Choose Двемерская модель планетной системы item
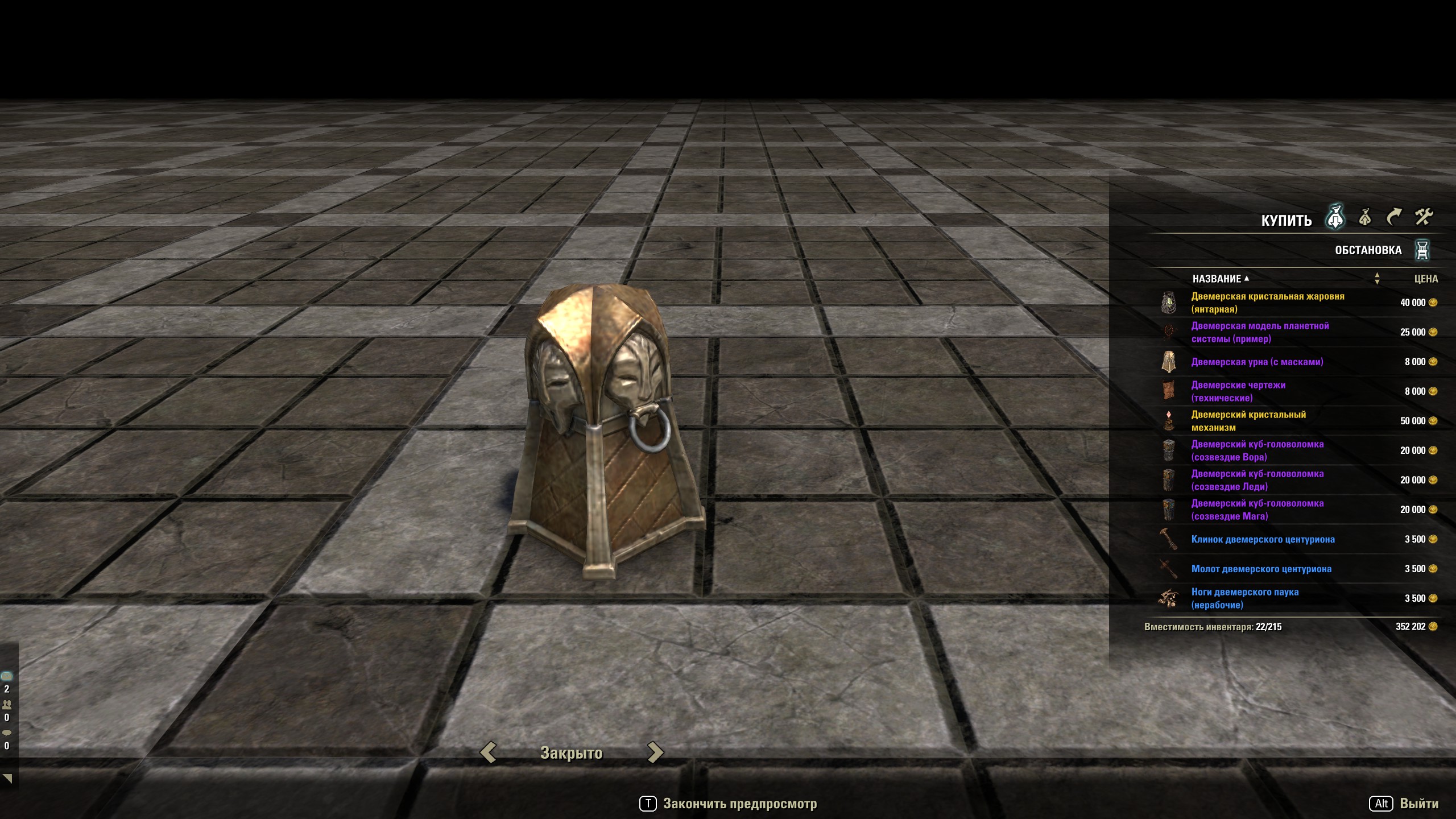Viewport: 1456px width, 819px height. coord(1260,332)
